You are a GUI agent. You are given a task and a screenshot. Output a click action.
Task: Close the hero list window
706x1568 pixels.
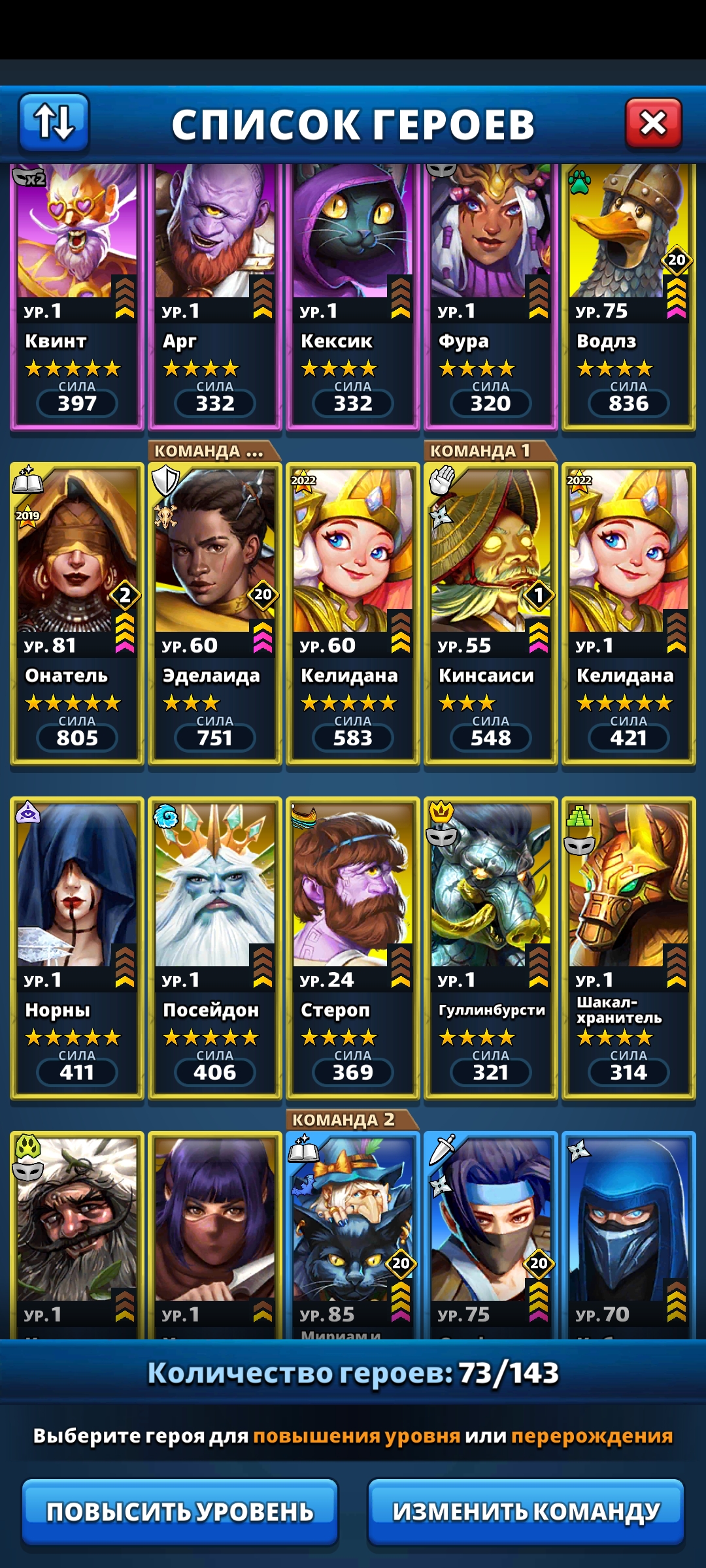click(653, 123)
